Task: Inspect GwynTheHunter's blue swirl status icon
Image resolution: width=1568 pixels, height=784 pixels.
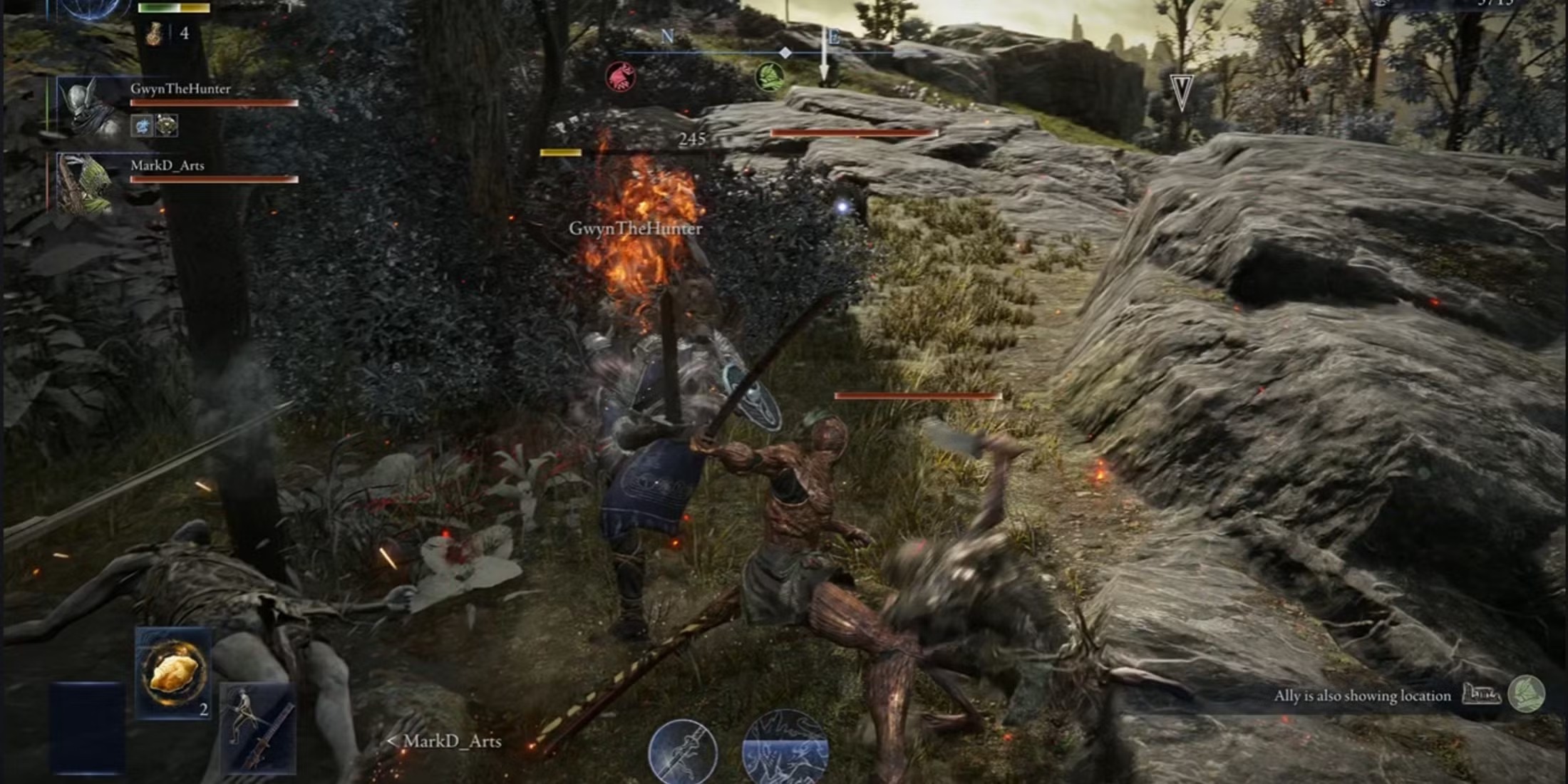Action: tap(142, 126)
